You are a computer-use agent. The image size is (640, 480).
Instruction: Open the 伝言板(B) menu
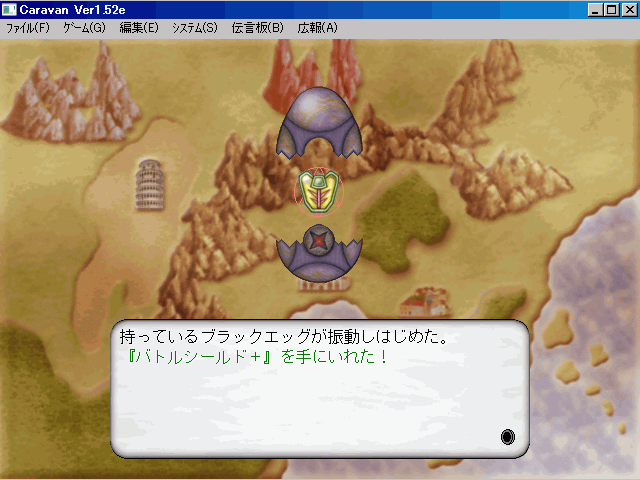[257, 28]
